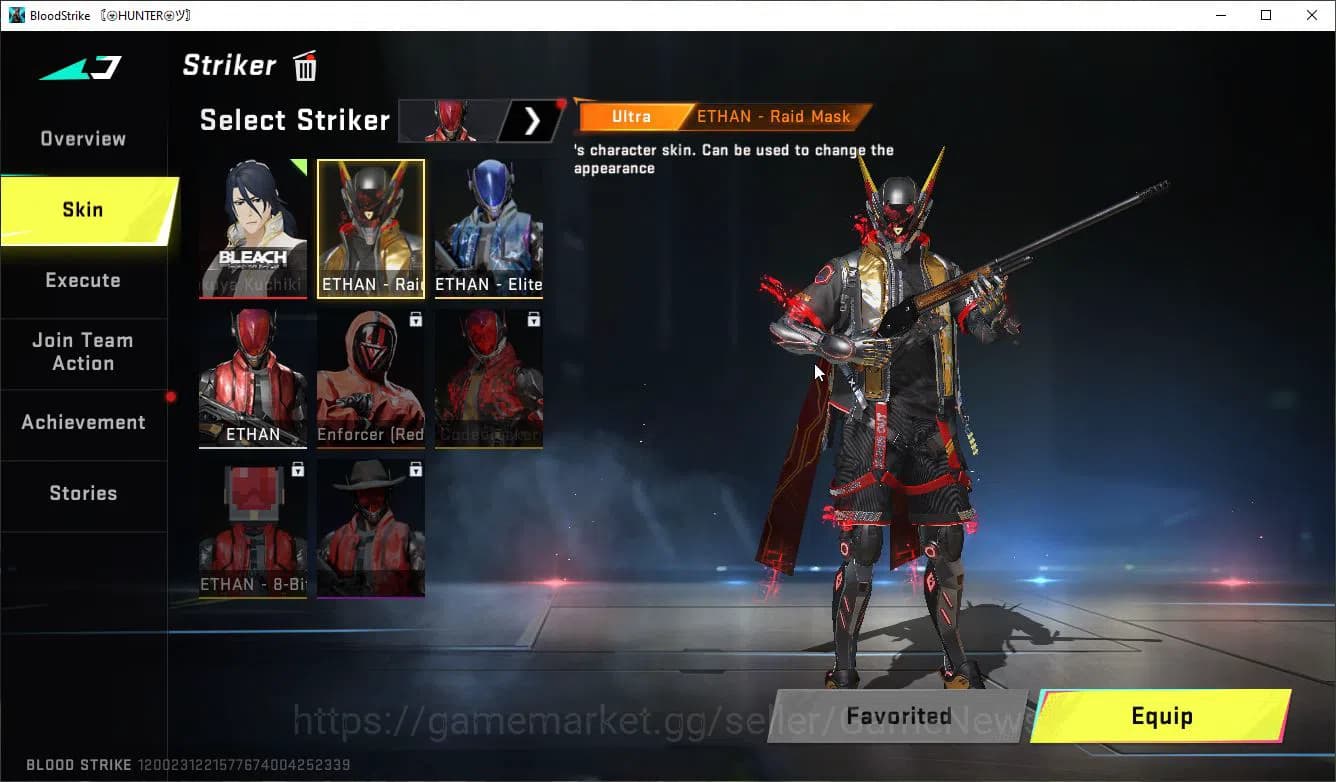Select the ETHAN - Elite skin thumbnail

488,228
